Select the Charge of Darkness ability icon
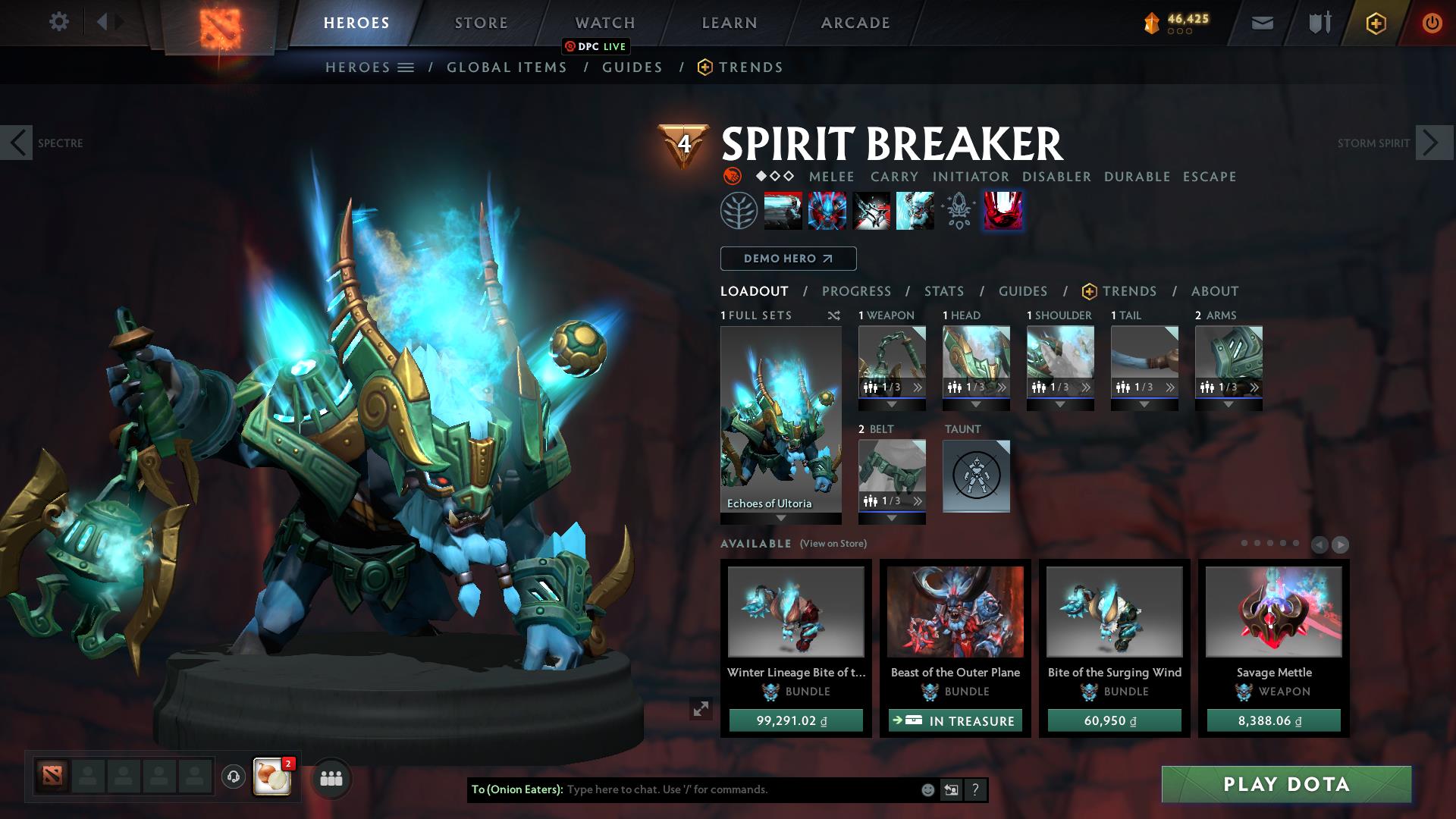The image size is (1456, 819). pyautogui.click(x=782, y=210)
